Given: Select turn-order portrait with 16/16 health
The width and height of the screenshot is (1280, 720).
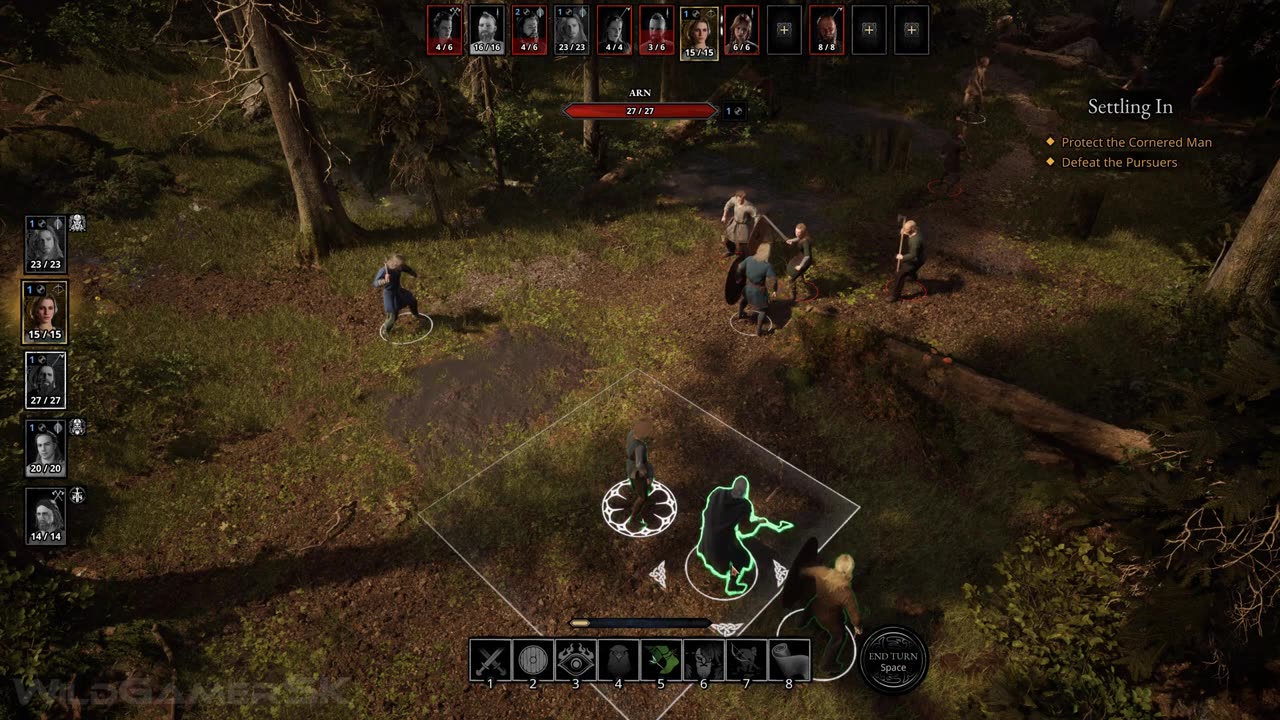Looking at the screenshot, I should (487, 30).
